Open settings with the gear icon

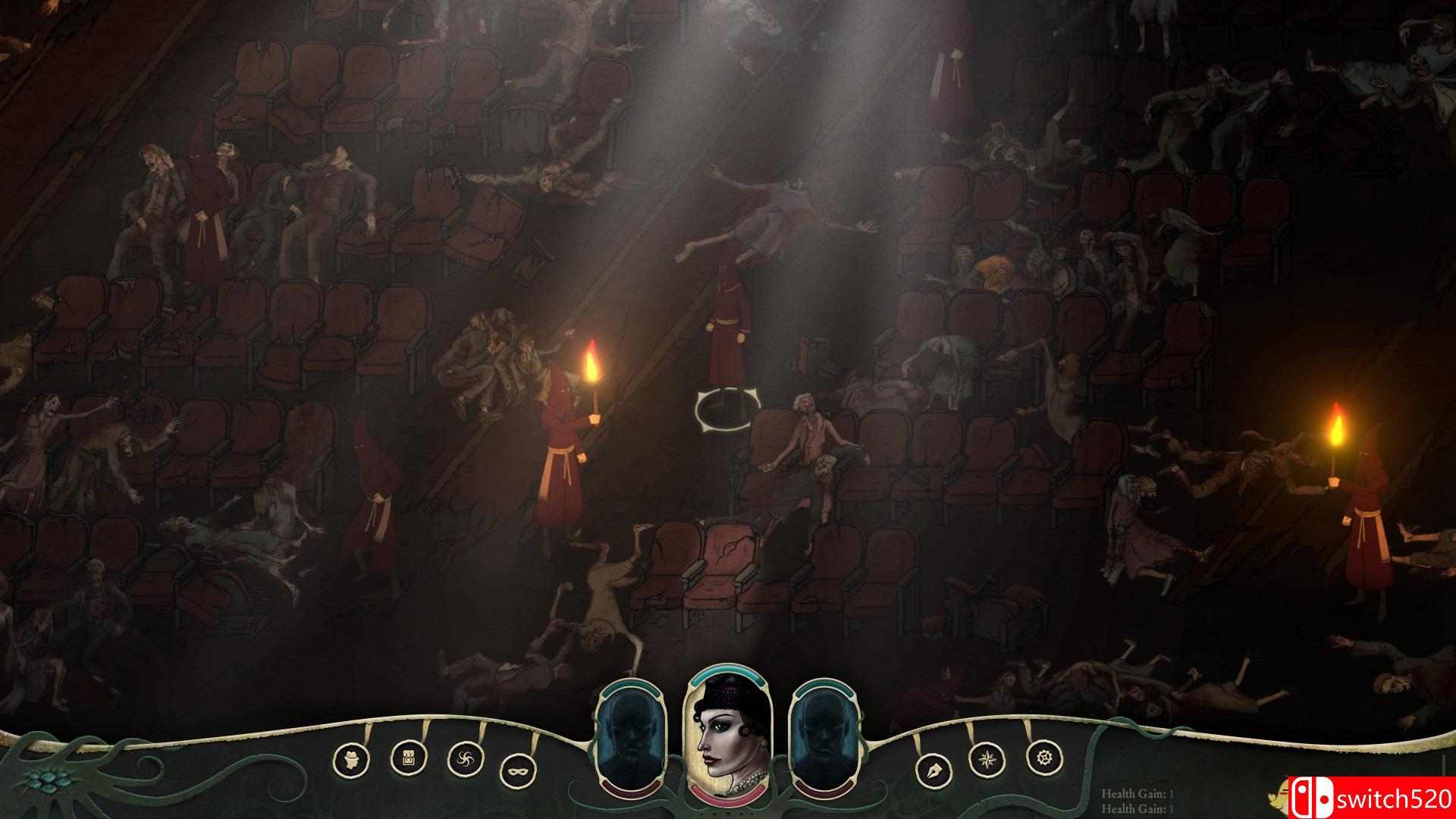tap(1043, 756)
